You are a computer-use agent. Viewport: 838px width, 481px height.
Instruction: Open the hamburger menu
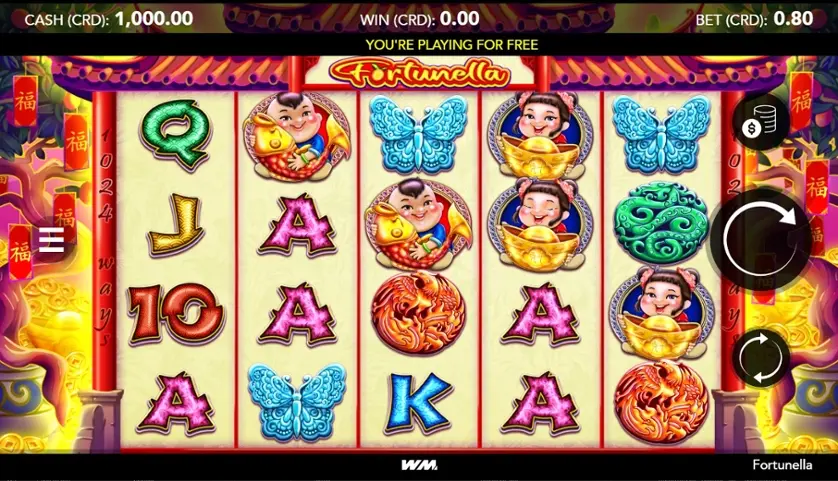tap(51, 240)
